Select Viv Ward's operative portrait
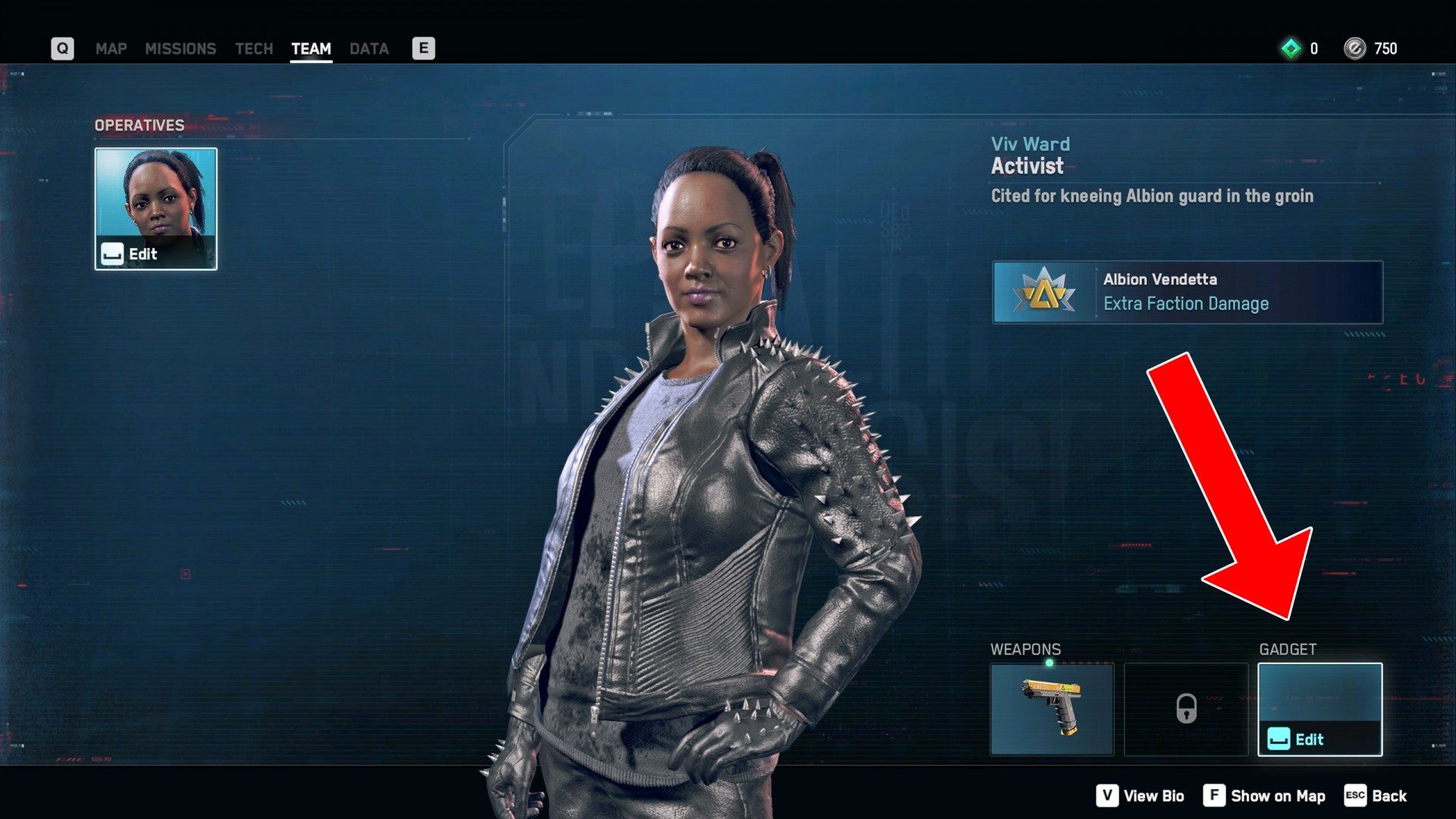This screenshot has height=819, width=1456. 155,209
